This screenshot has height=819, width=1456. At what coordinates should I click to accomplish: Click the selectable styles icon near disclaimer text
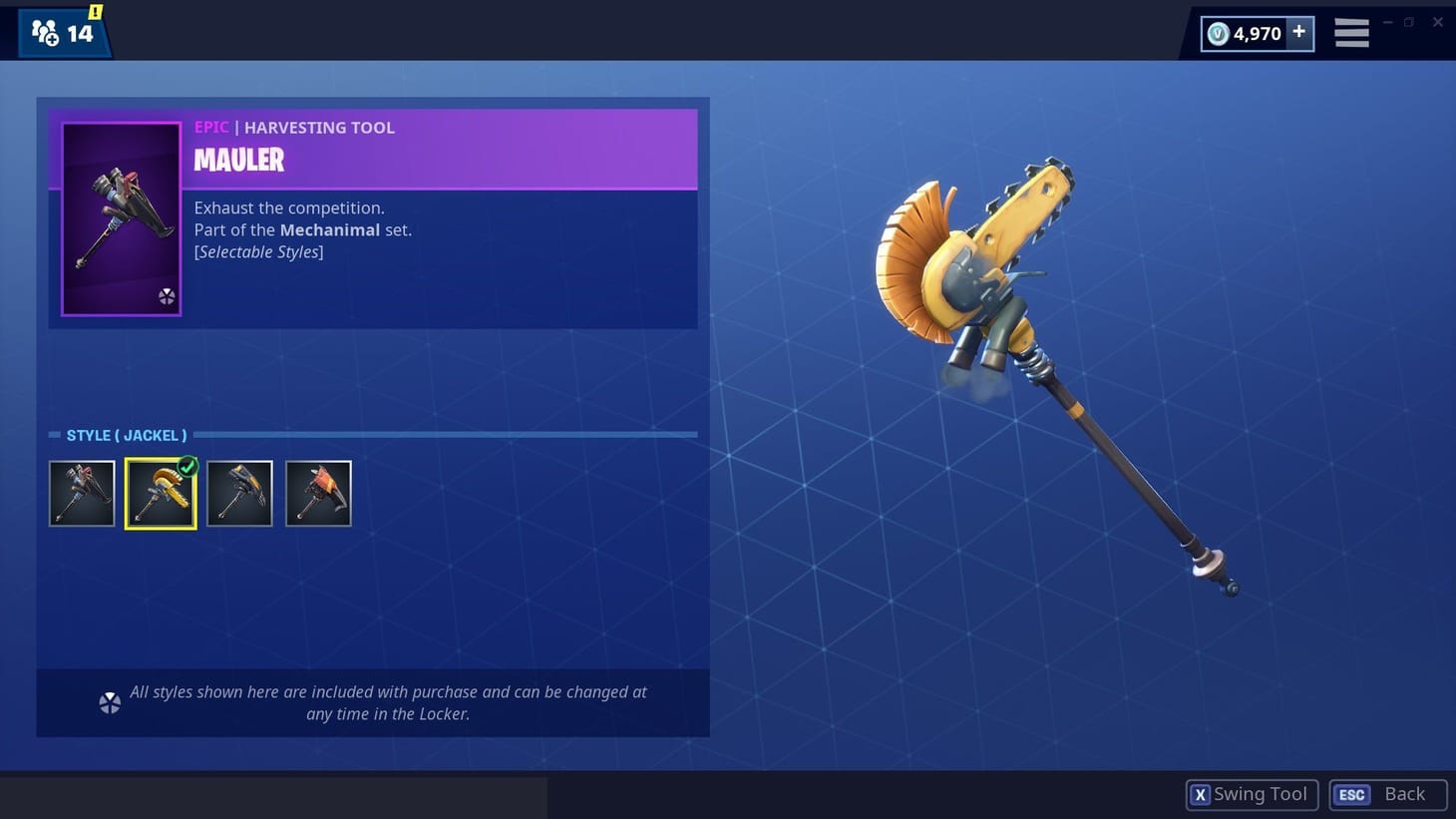click(x=110, y=702)
